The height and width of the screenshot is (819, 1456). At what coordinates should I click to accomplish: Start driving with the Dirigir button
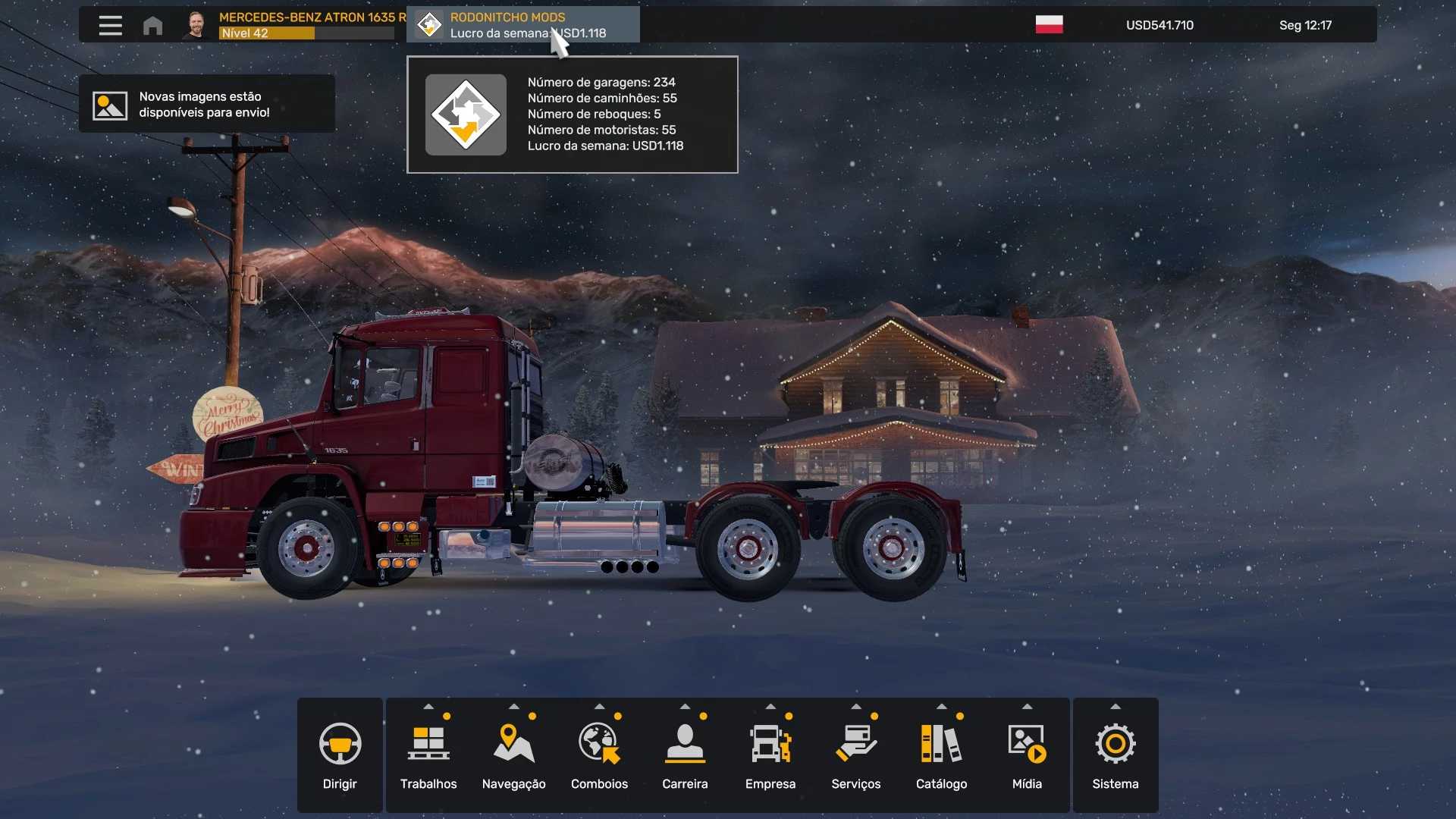[x=340, y=755]
